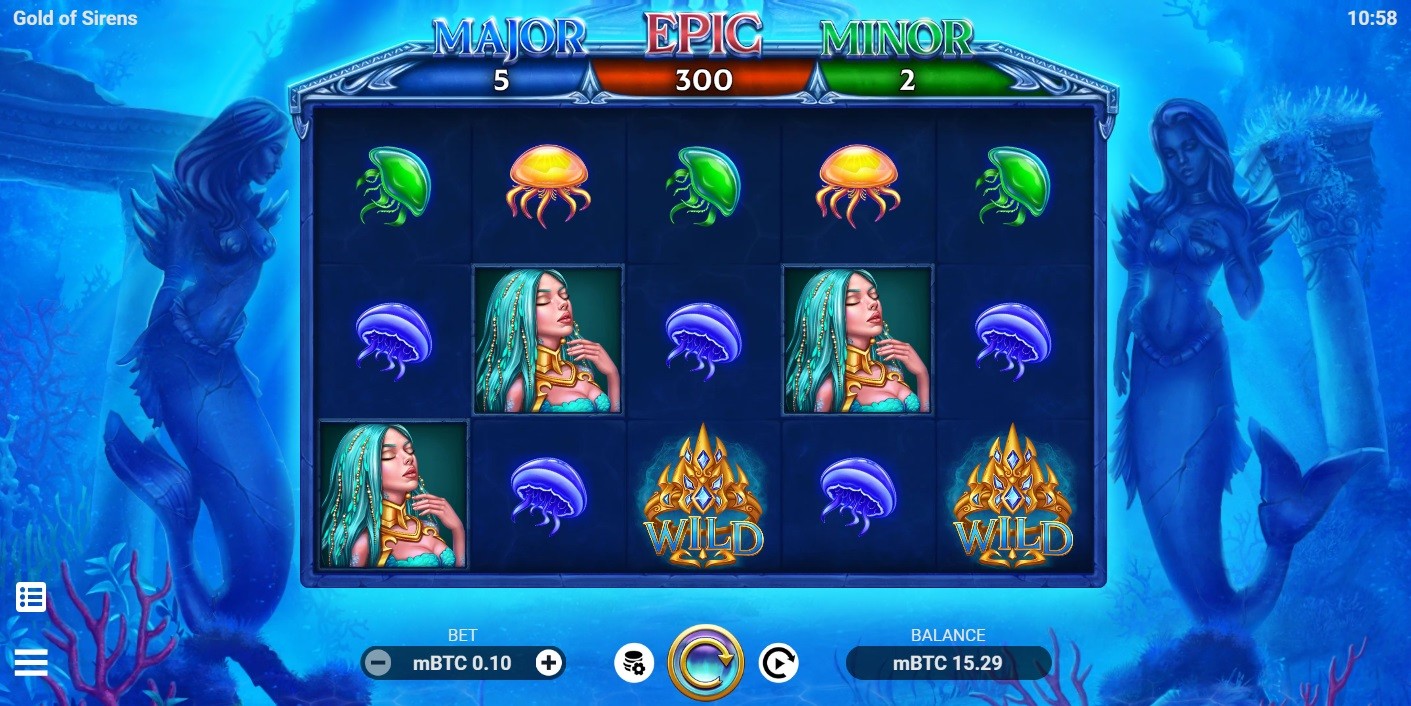This screenshot has width=1411, height=706.
Task: Decrease the bet with the minus button
Action: pos(377,662)
